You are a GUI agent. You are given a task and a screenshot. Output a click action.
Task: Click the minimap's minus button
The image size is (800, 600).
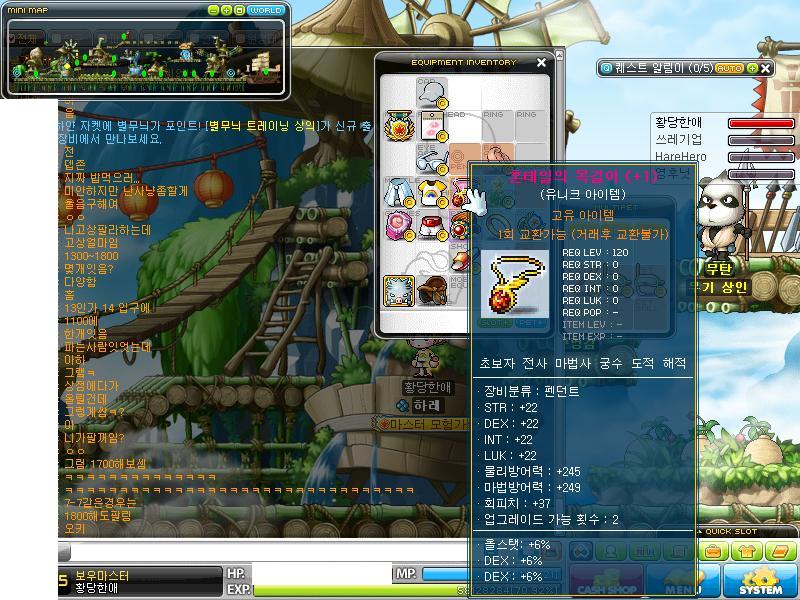click(x=213, y=10)
